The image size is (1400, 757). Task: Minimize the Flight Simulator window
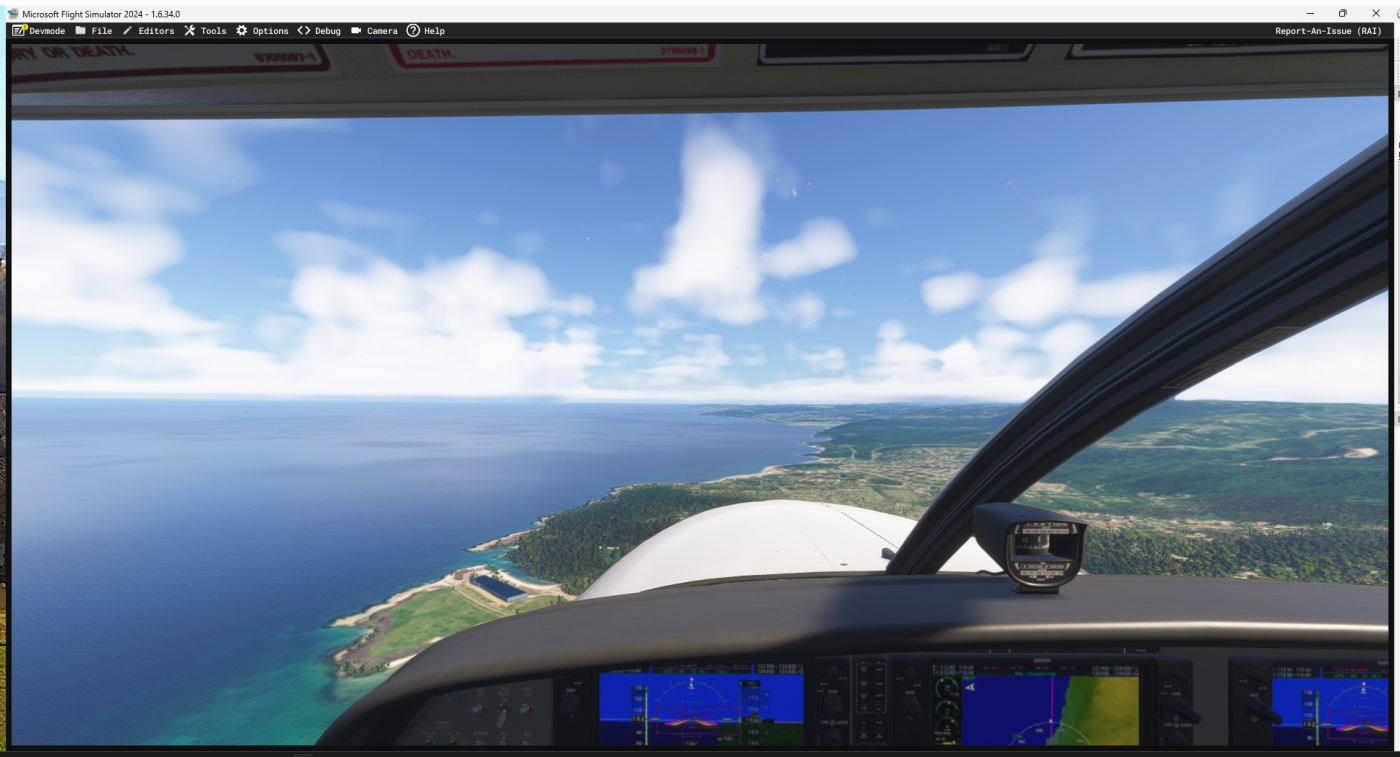pyautogui.click(x=1310, y=13)
